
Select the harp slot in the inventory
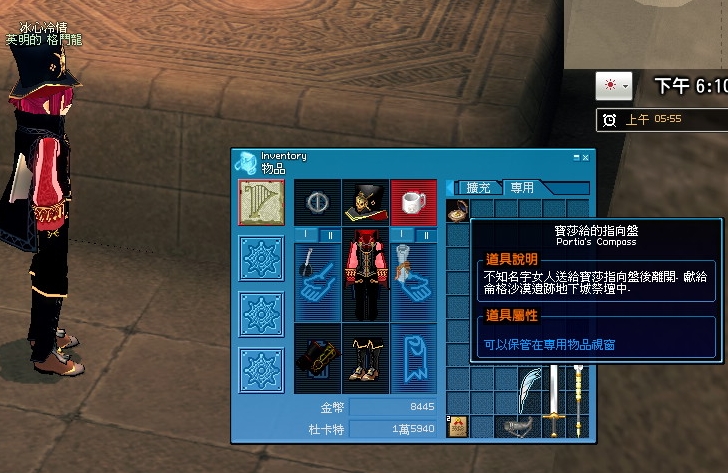tap(262, 202)
